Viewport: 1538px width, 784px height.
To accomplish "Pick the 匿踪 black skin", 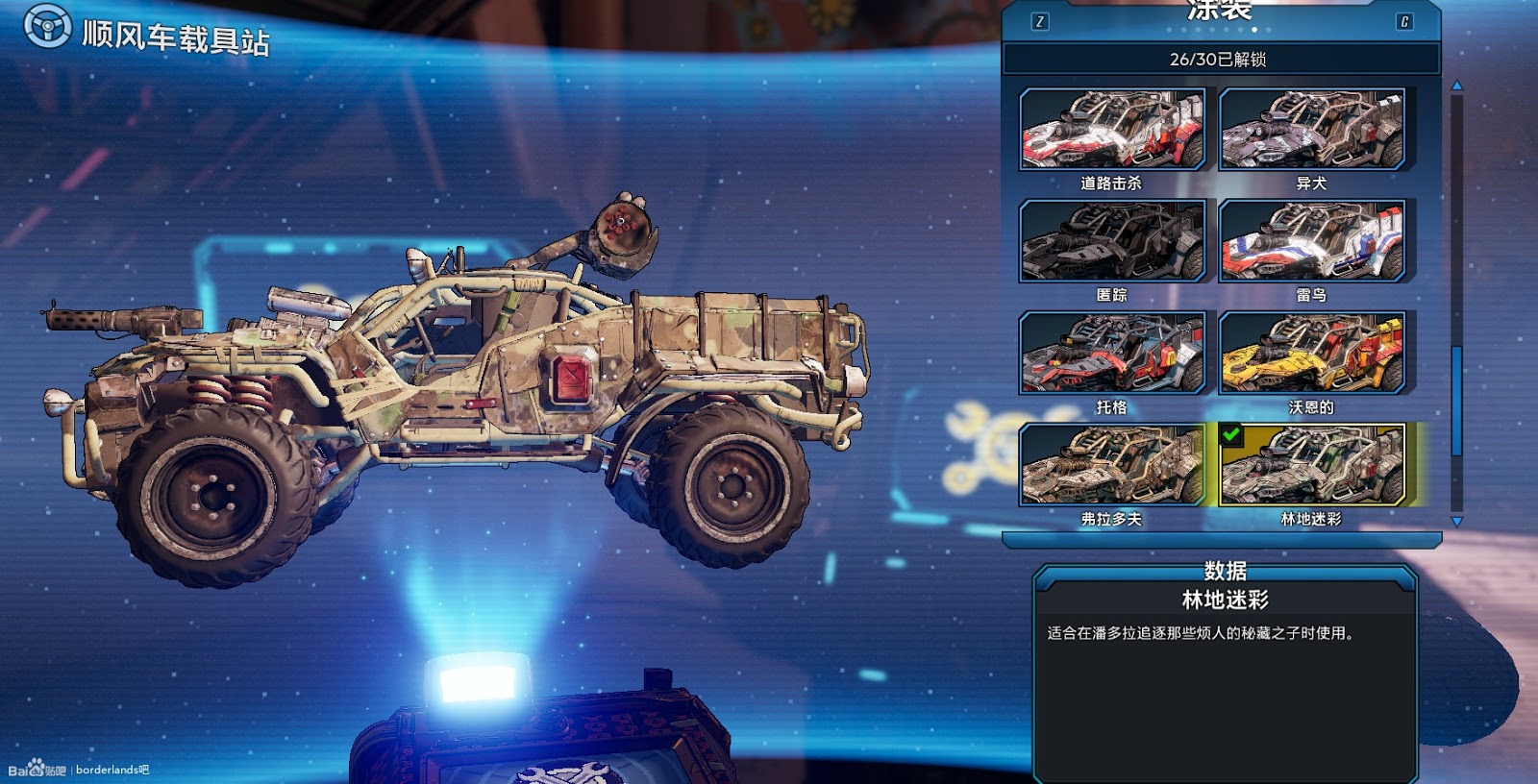I will 1111,241.
